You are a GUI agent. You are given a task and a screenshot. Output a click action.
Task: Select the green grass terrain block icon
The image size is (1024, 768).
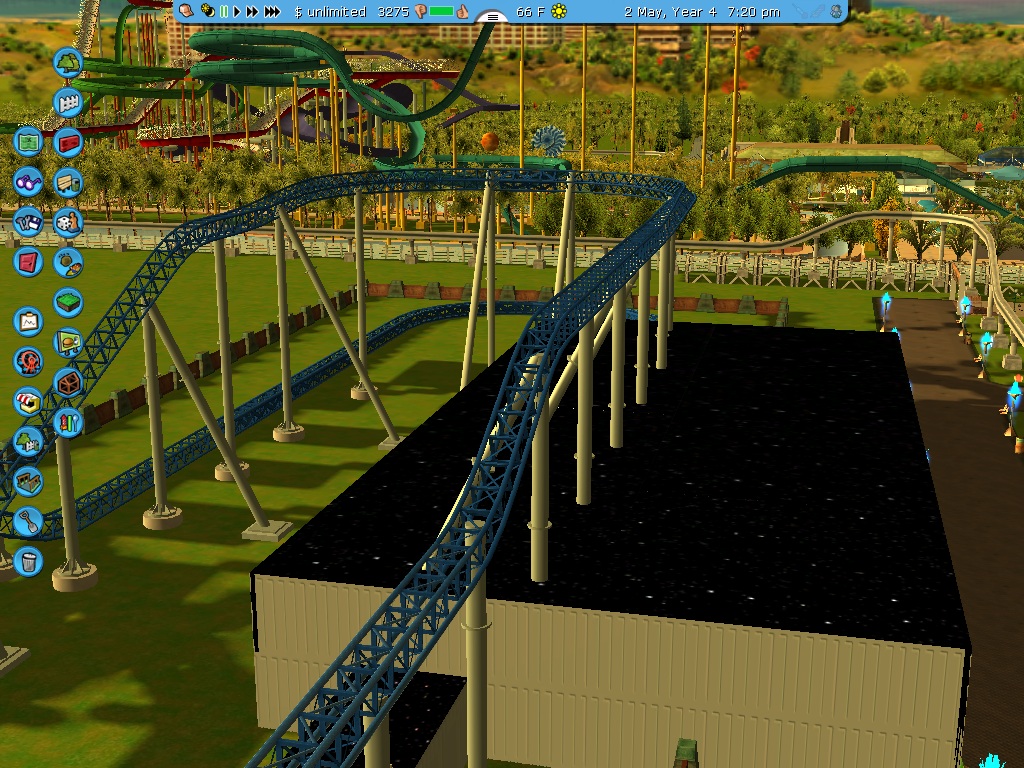[x=68, y=302]
